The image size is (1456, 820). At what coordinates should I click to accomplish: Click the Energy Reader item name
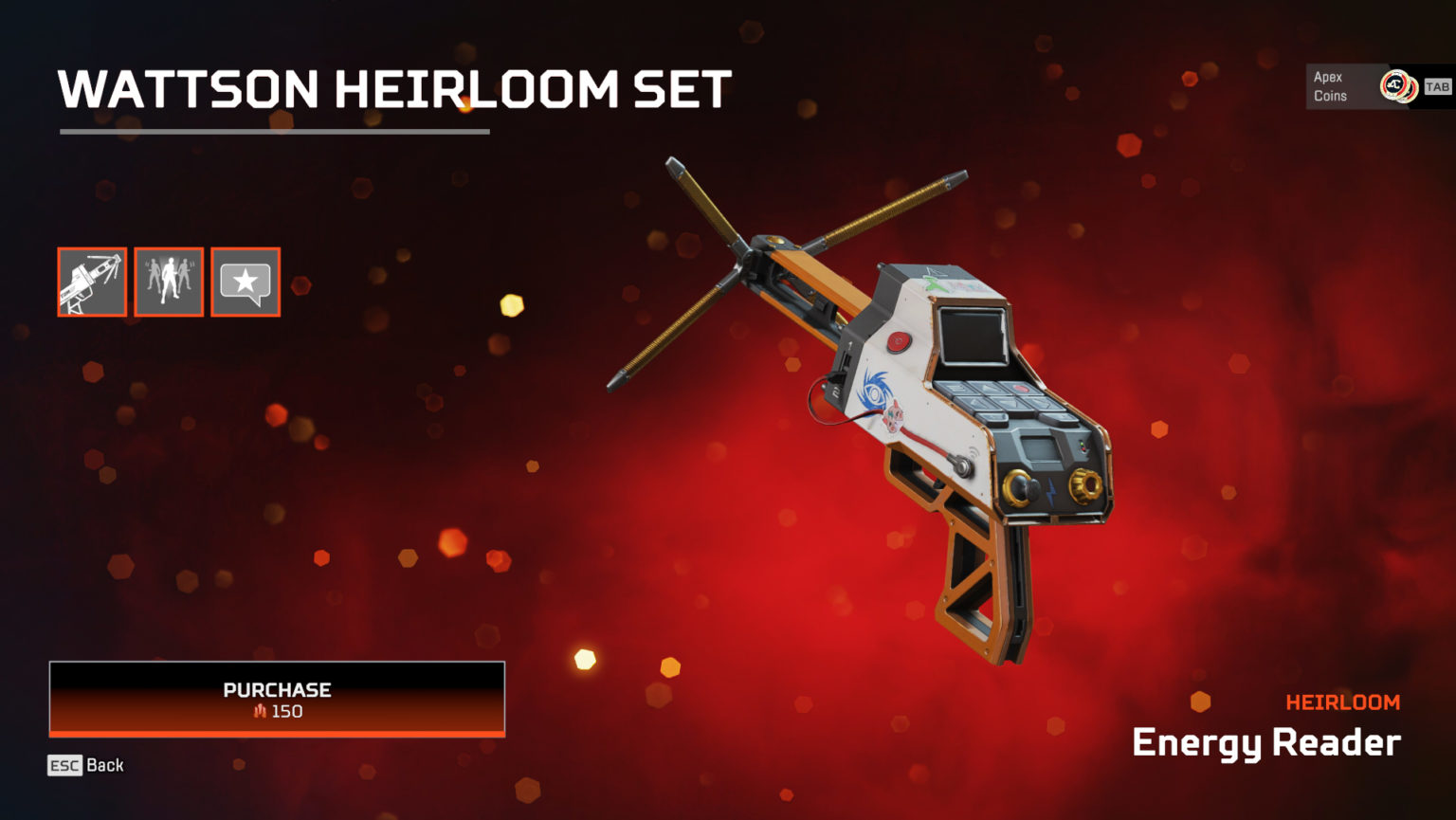(x=1264, y=743)
